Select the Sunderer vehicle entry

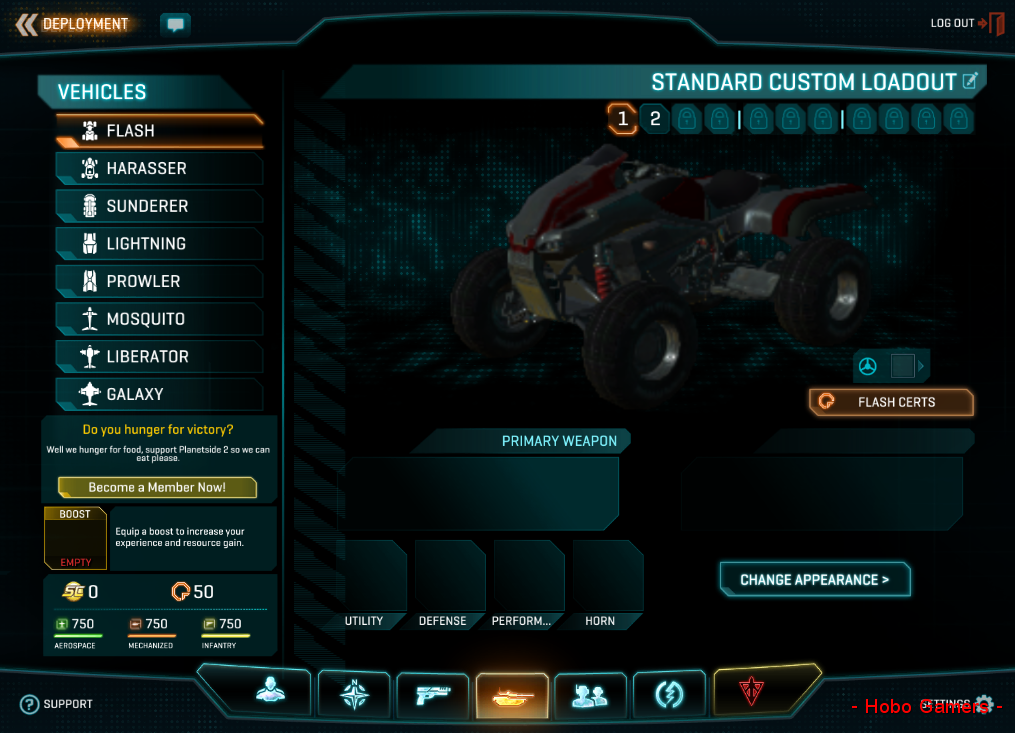click(x=160, y=206)
